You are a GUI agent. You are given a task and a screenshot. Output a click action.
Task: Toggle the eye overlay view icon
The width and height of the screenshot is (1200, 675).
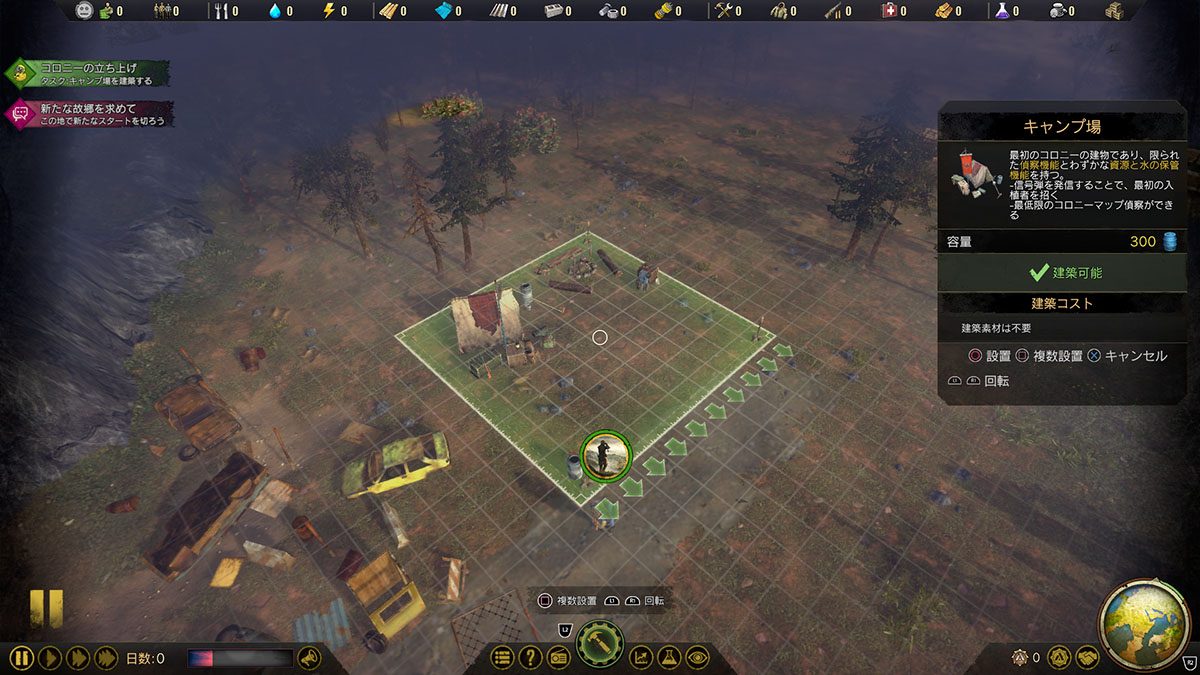697,658
